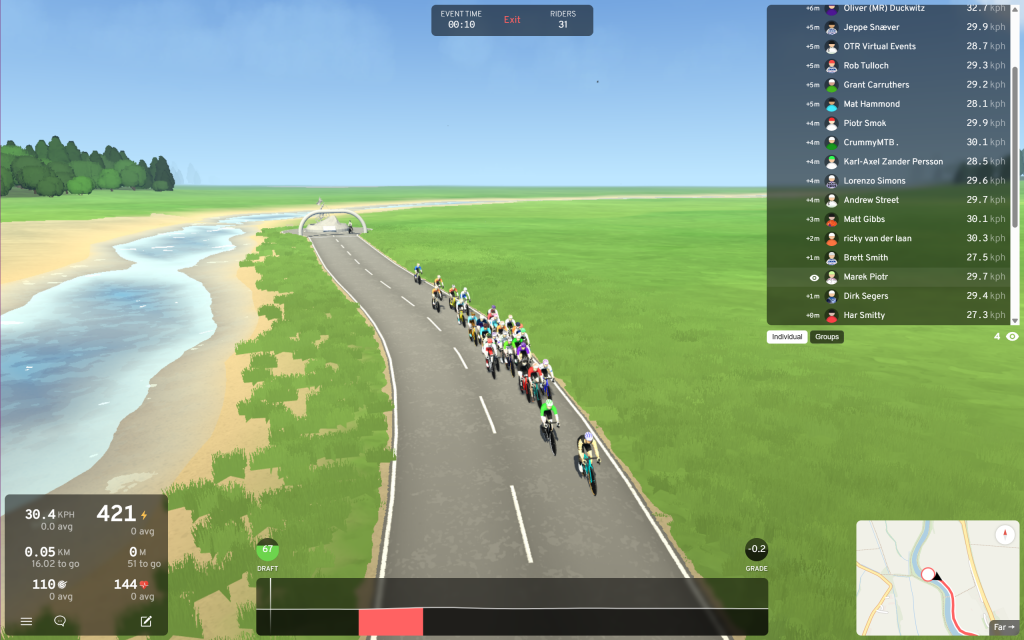Image resolution: width=1024 pixels, height=640 pixels.
Task: Pick Dirk Segers from the rider list
Action: [x=866, y=296]
